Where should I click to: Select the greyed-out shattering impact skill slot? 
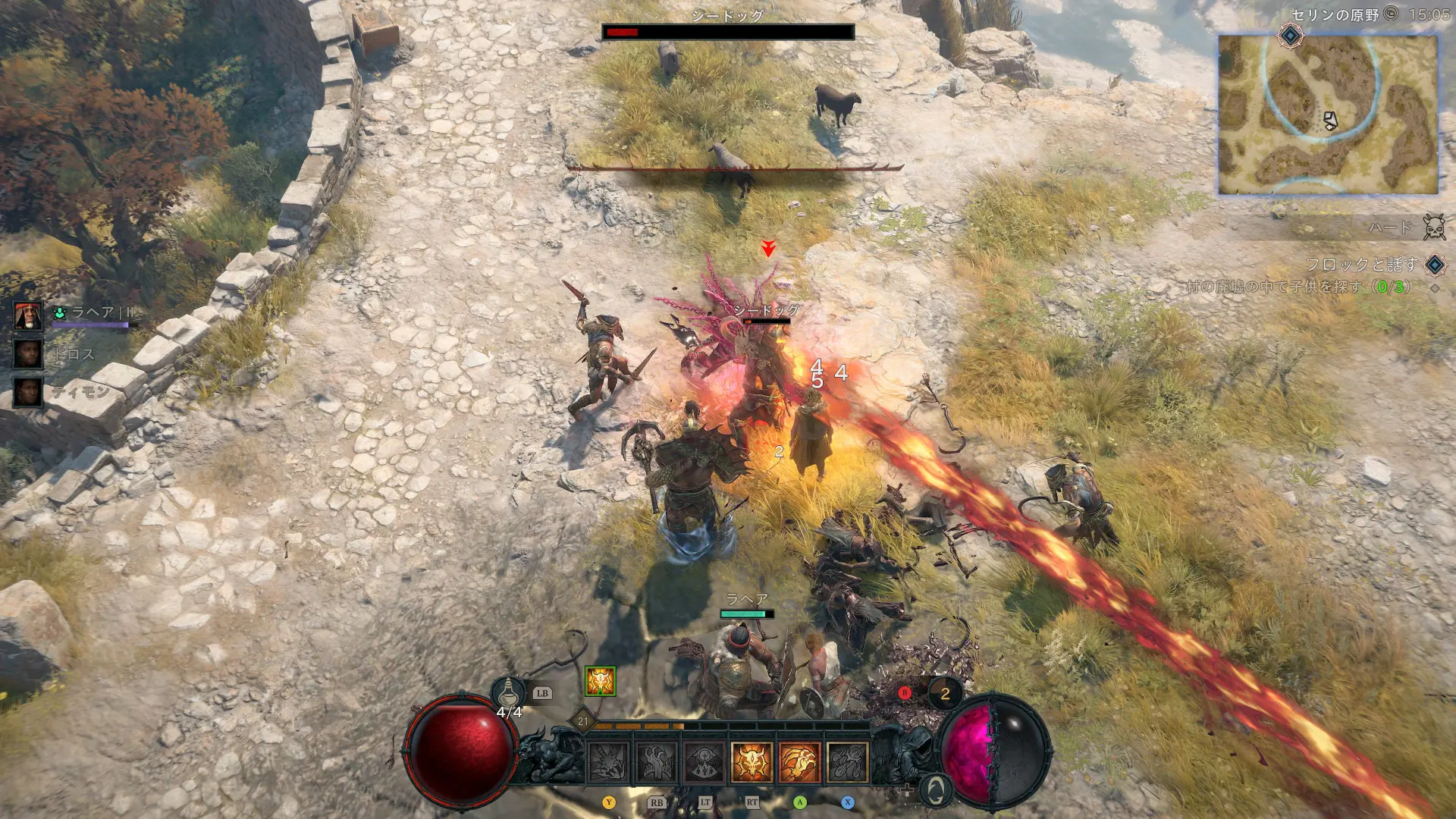click(609, 761)
